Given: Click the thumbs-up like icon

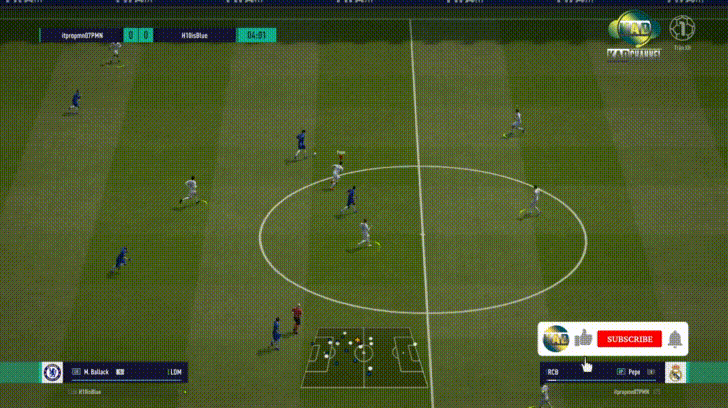Looking at the screenshot, I should (x=584, y=339).
